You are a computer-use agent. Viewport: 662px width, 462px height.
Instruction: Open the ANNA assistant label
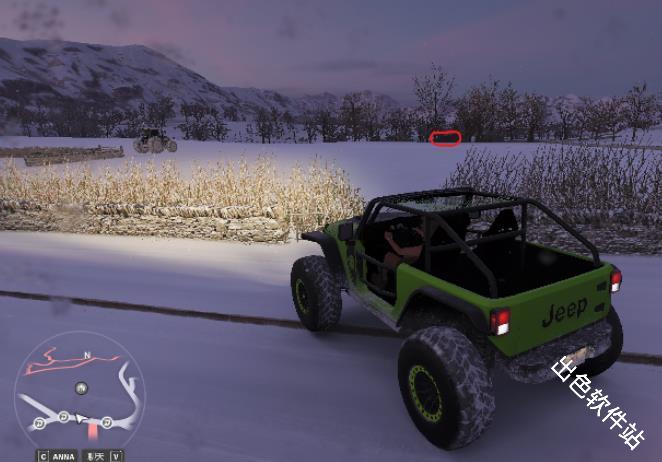63,456
